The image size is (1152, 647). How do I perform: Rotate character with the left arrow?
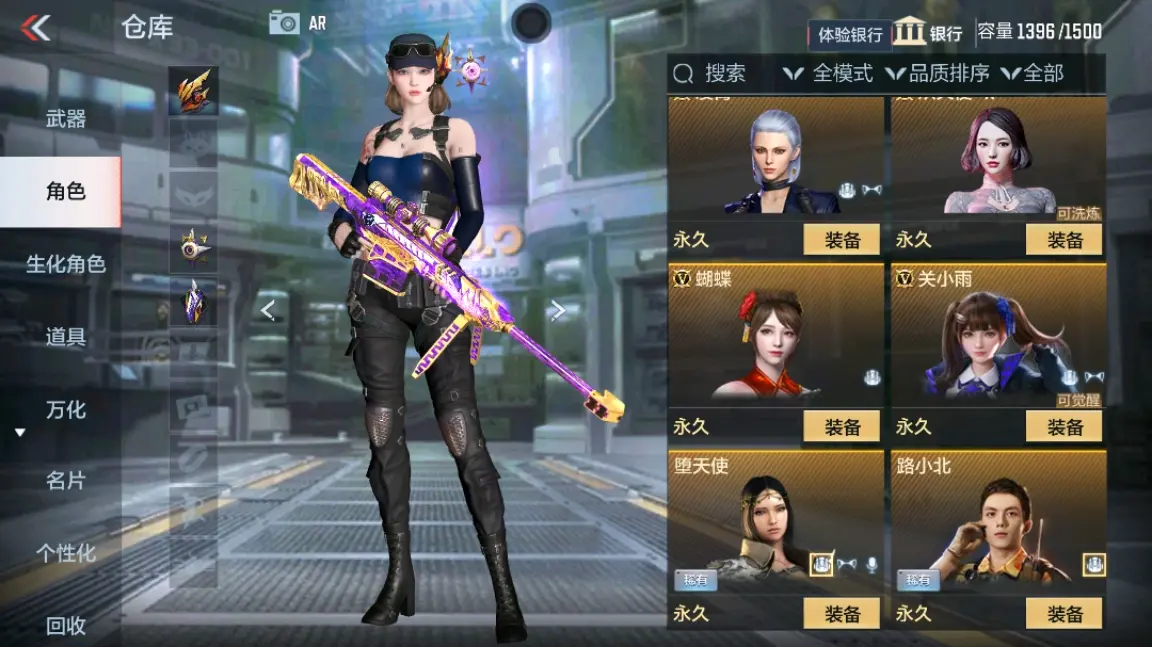tap(267, 311)
